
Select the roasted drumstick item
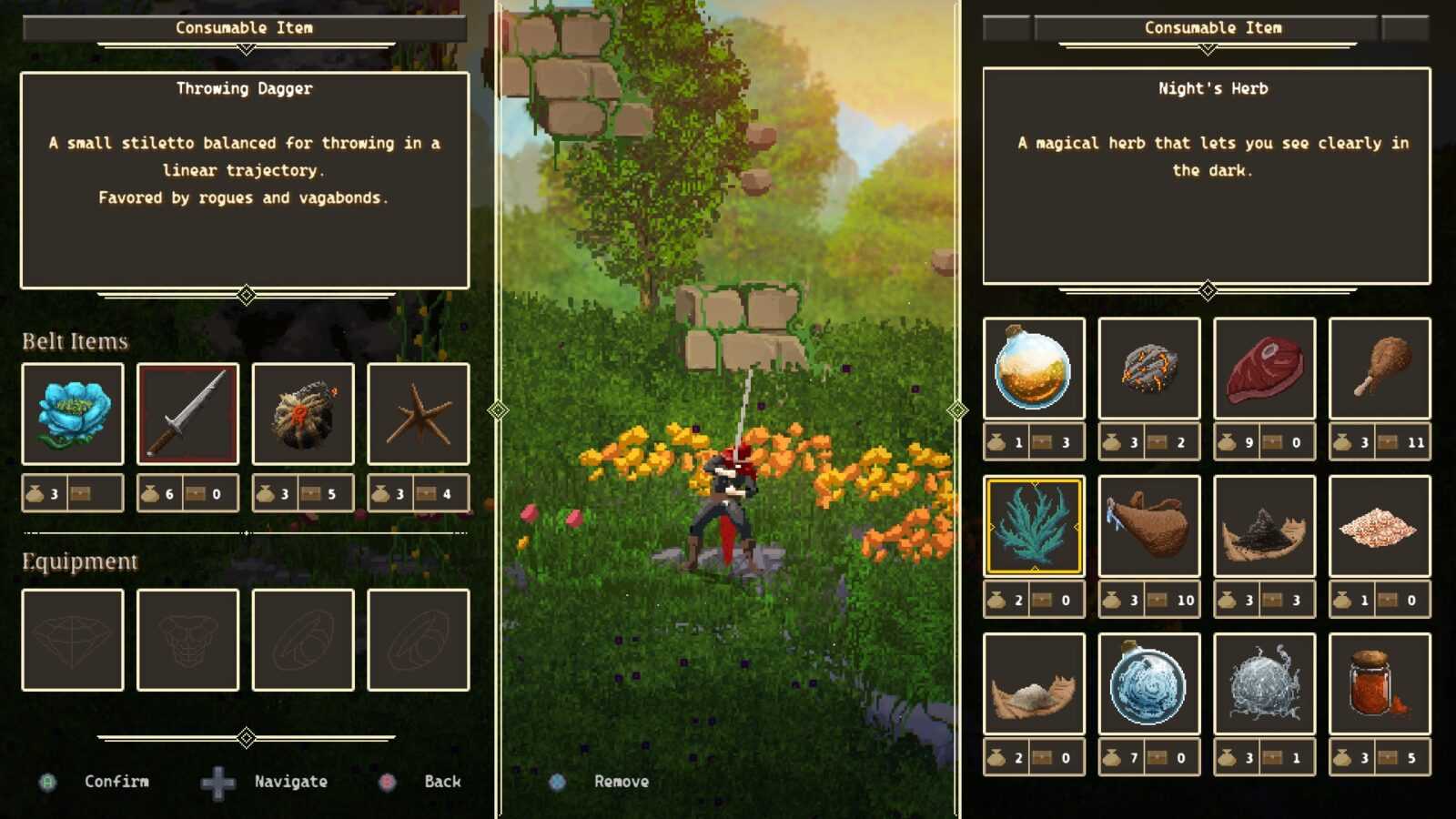click(1380, 369)
